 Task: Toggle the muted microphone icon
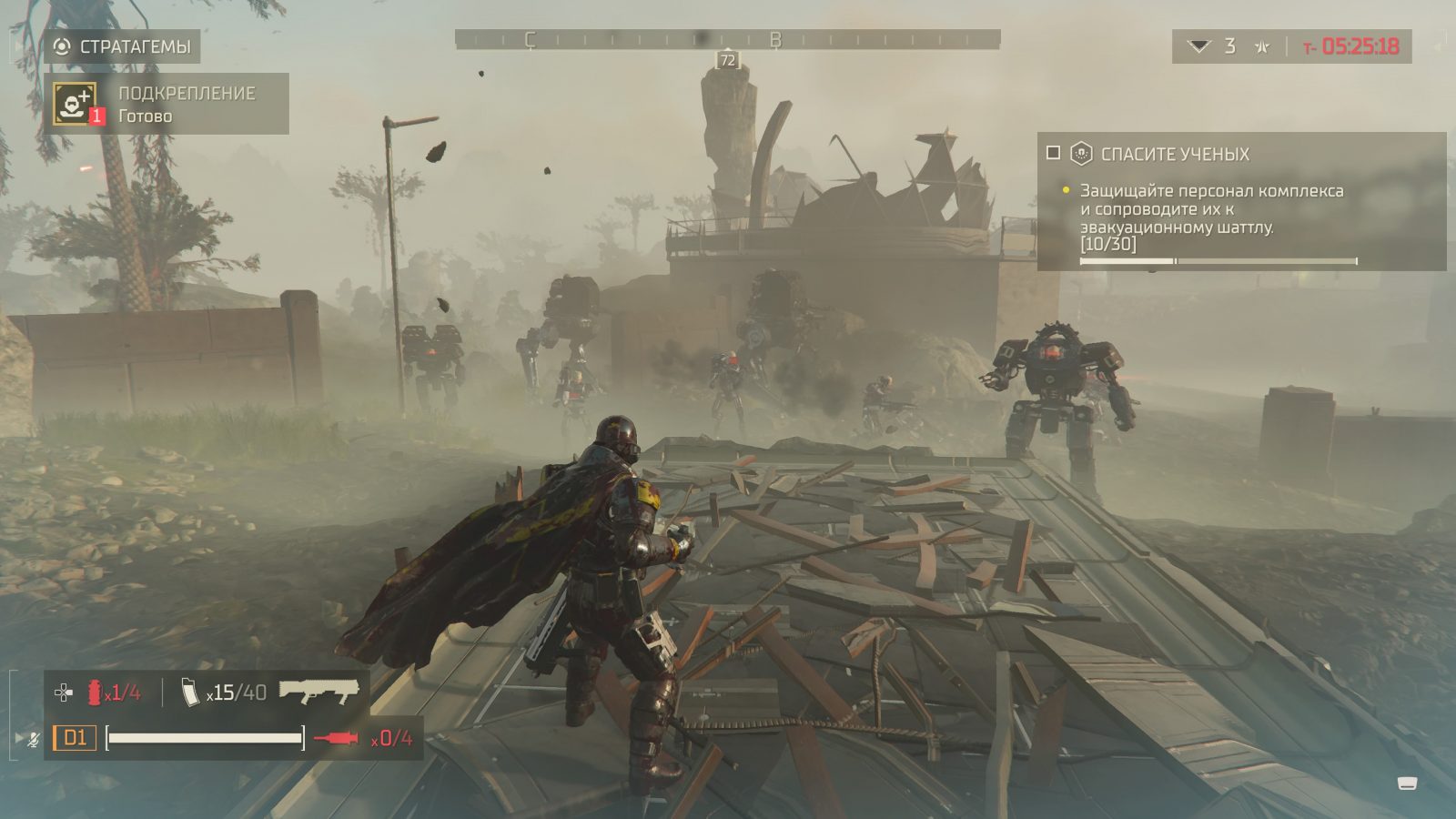pos(34,738)
